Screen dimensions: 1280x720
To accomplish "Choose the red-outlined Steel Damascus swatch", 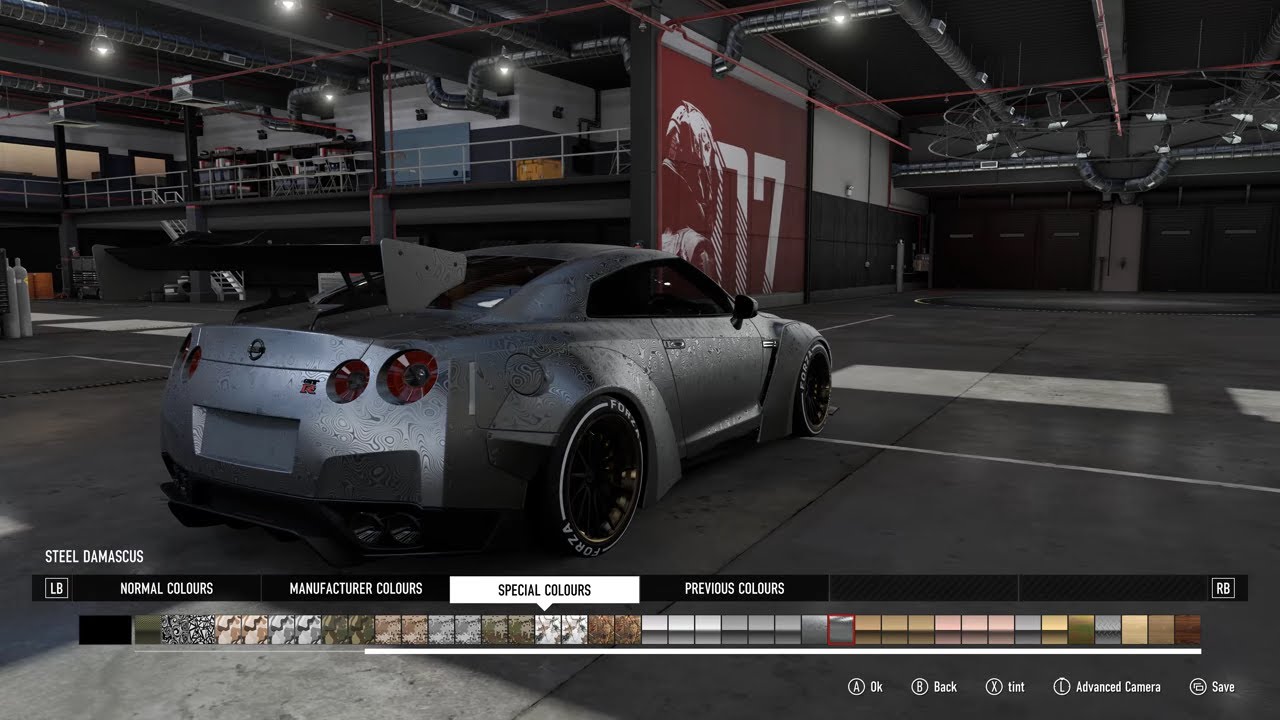I will tap(841, 630).
